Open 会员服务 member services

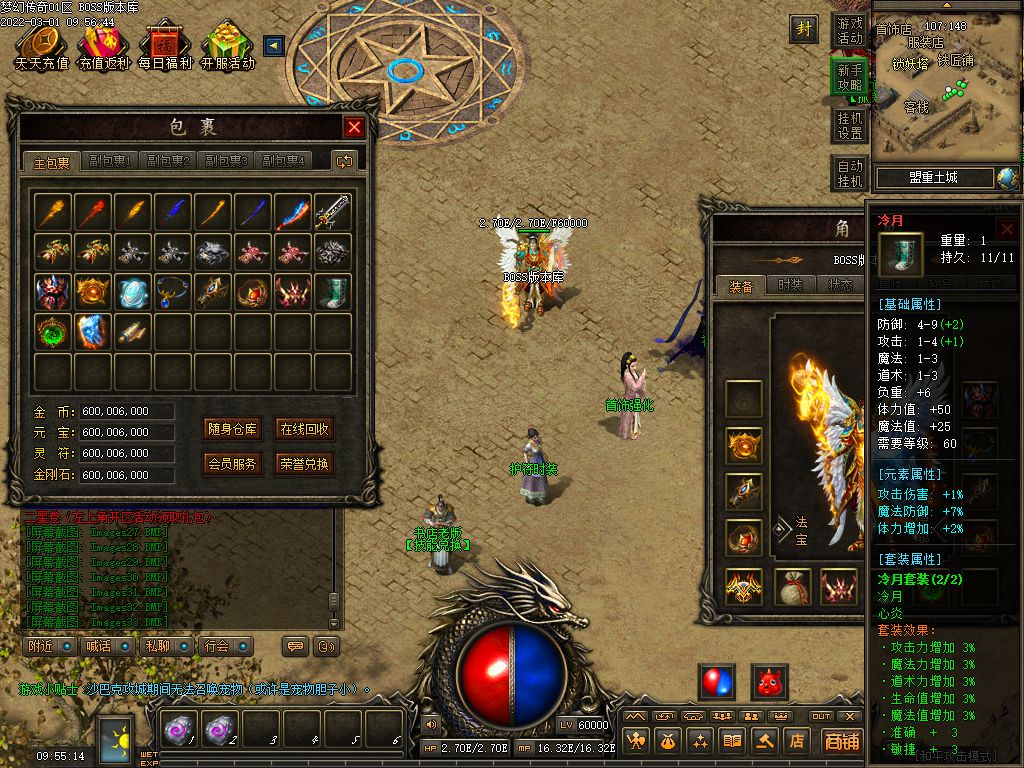(233, 464)
